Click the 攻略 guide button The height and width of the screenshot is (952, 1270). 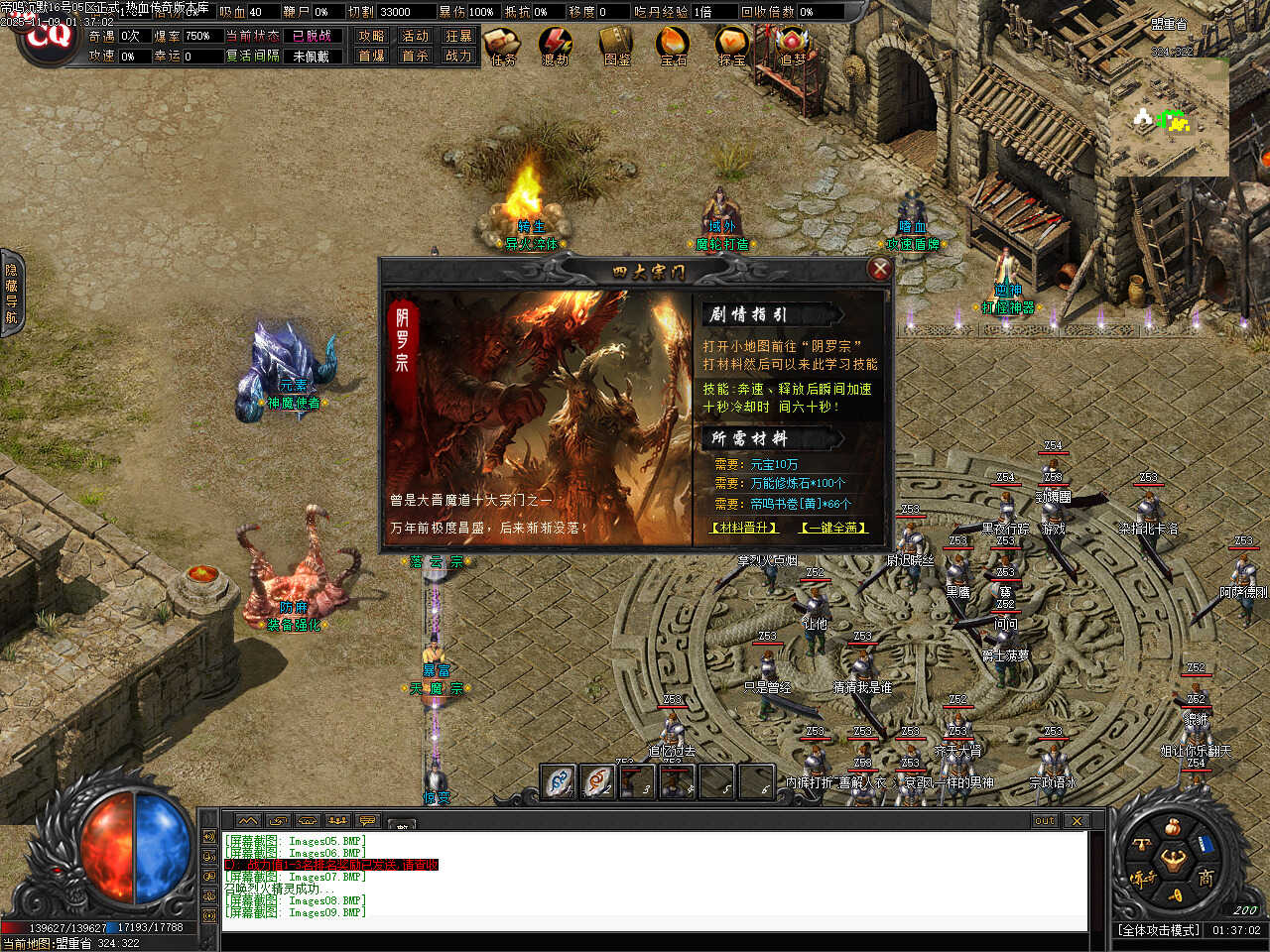pyautogui.click(x=372, y=36)
